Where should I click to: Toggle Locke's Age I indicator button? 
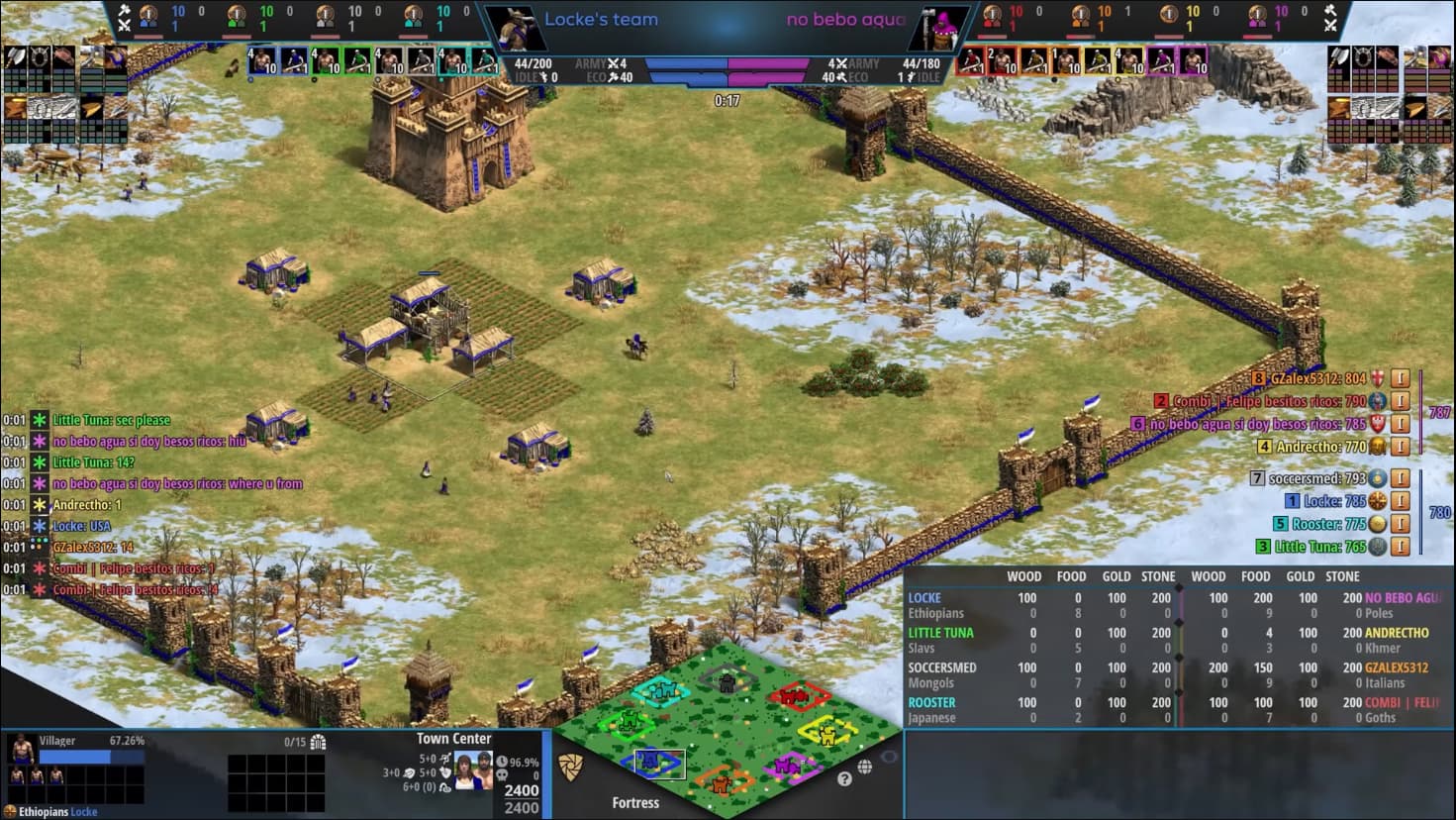pos(1400,501)
